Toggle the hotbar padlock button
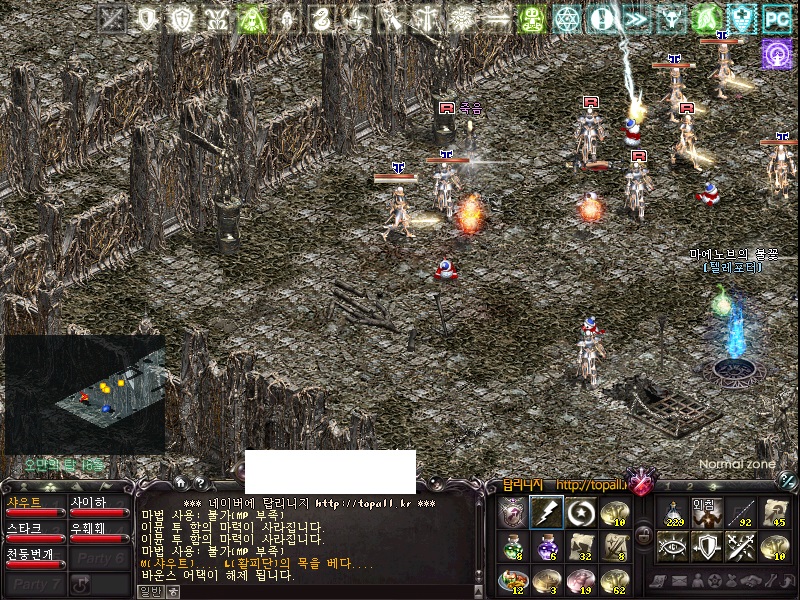This screenshot has width=800, height=600. tap(644, 535)
